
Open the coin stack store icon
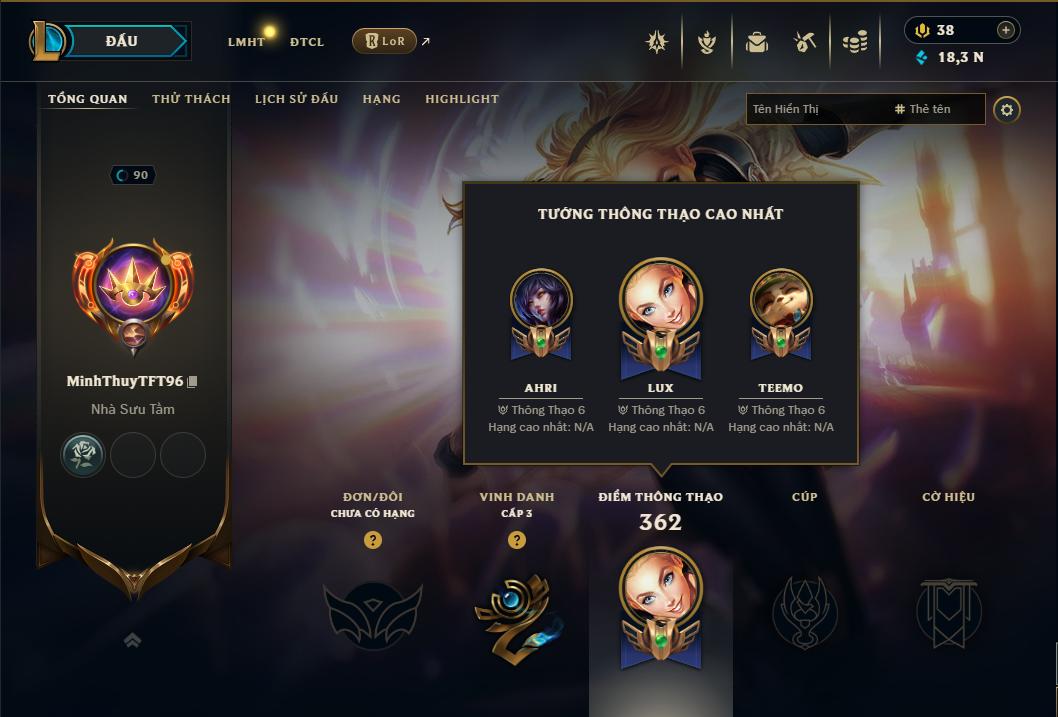pos(854,42)
